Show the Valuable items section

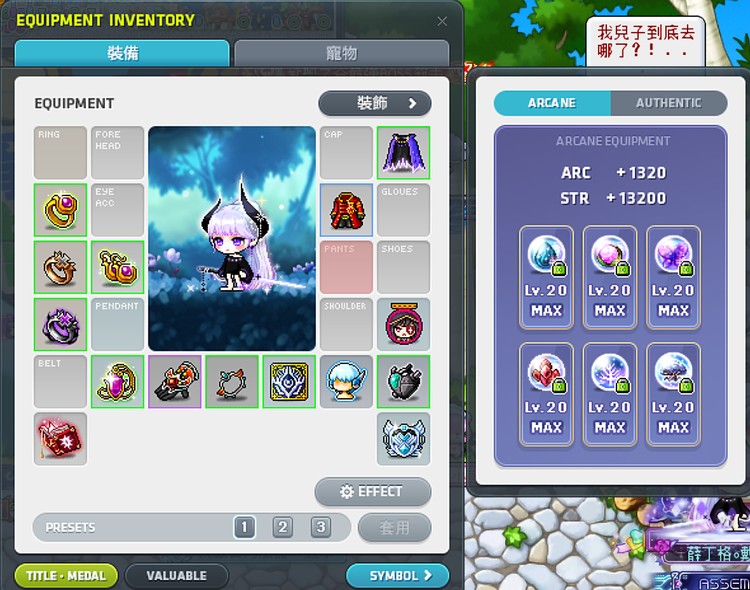pyautogui.click(x=176, y=576)
